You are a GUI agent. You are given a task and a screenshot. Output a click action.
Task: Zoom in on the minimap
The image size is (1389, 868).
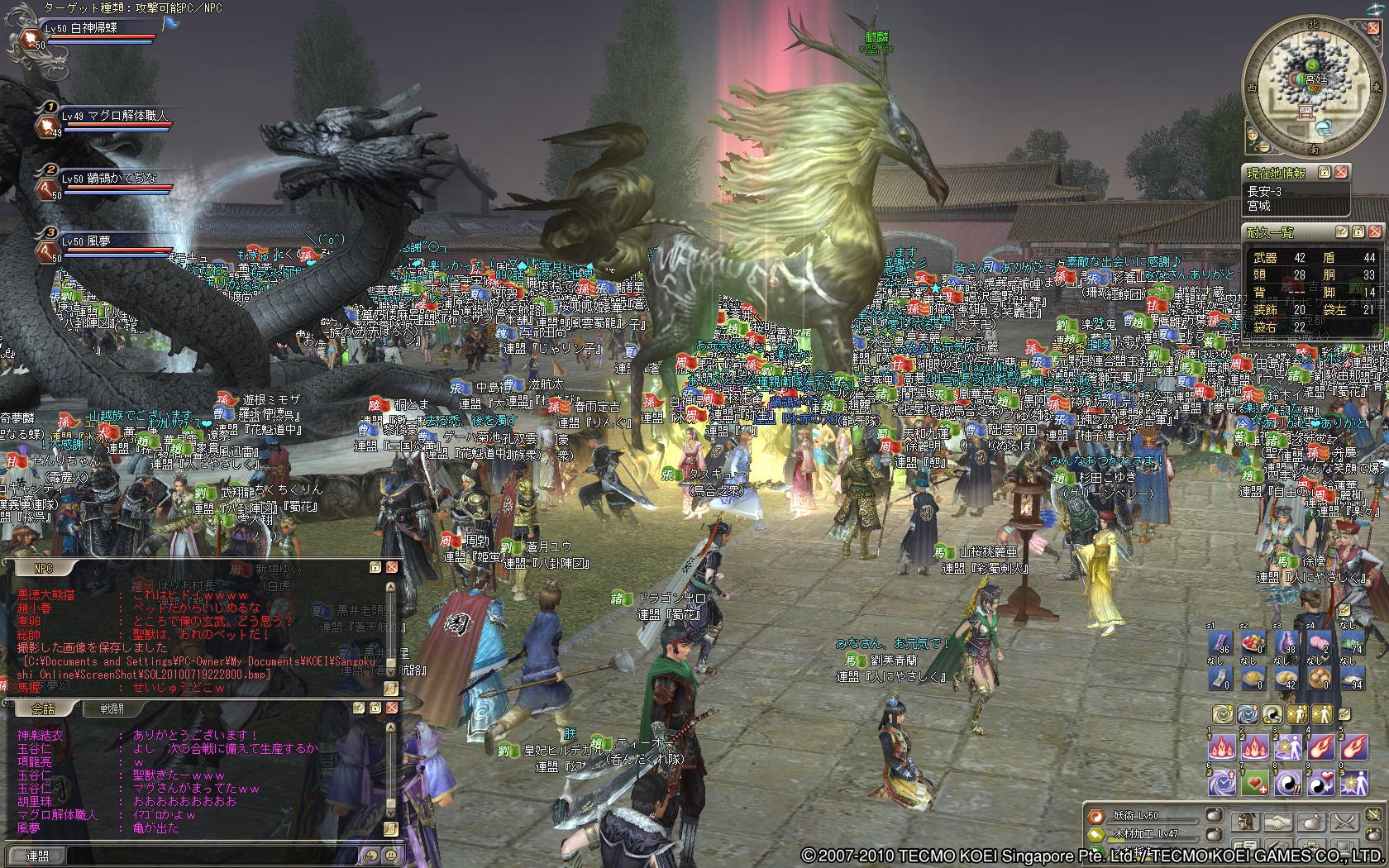click(1252, 134)
